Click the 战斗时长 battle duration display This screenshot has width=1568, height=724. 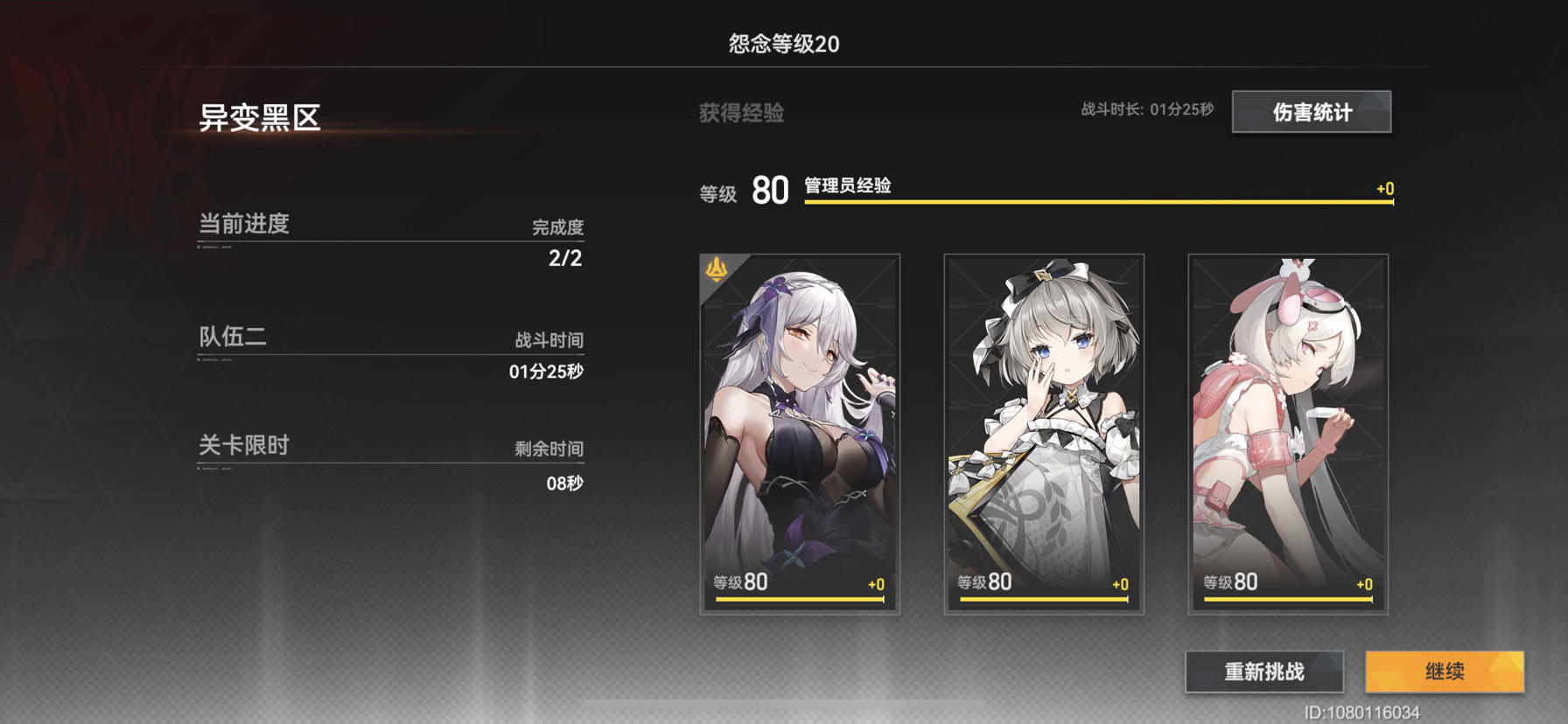click(1147, 112)
